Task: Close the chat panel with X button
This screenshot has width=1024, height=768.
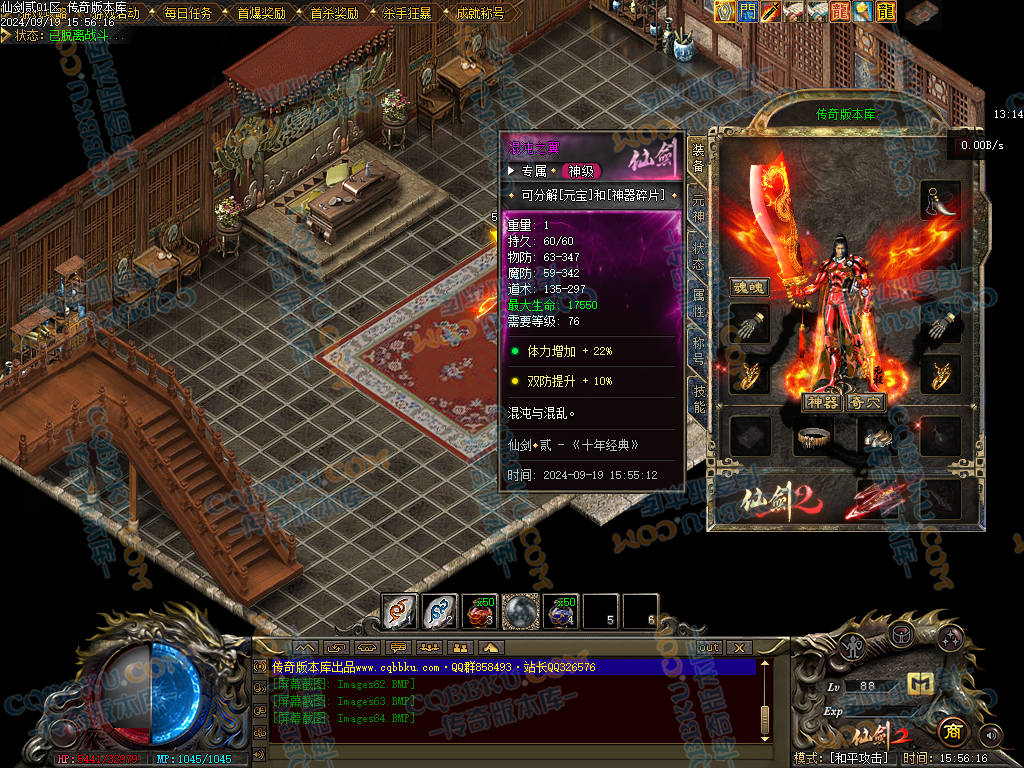Action: (739, 647)
